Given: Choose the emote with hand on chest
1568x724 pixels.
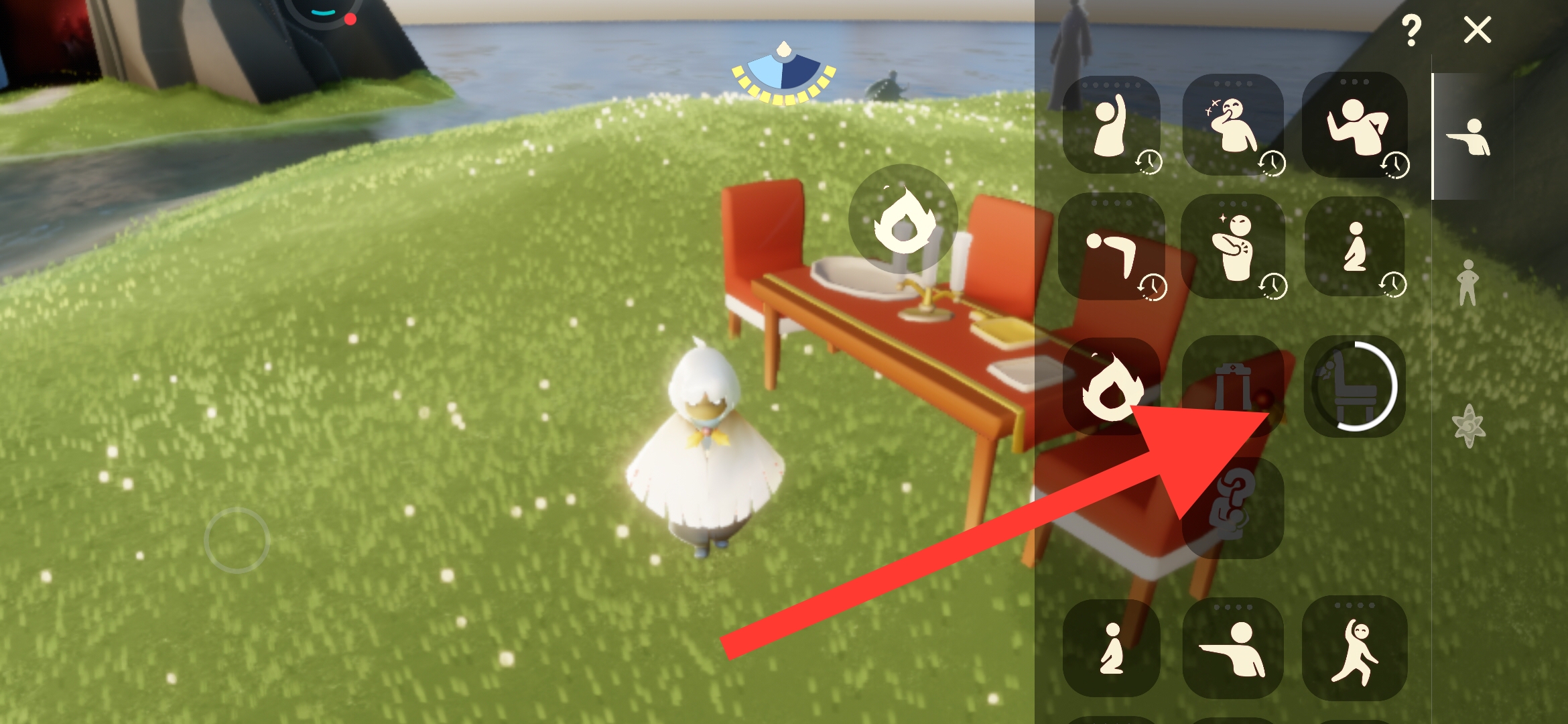Looking at the screenshot, I should coord(1233,247).
